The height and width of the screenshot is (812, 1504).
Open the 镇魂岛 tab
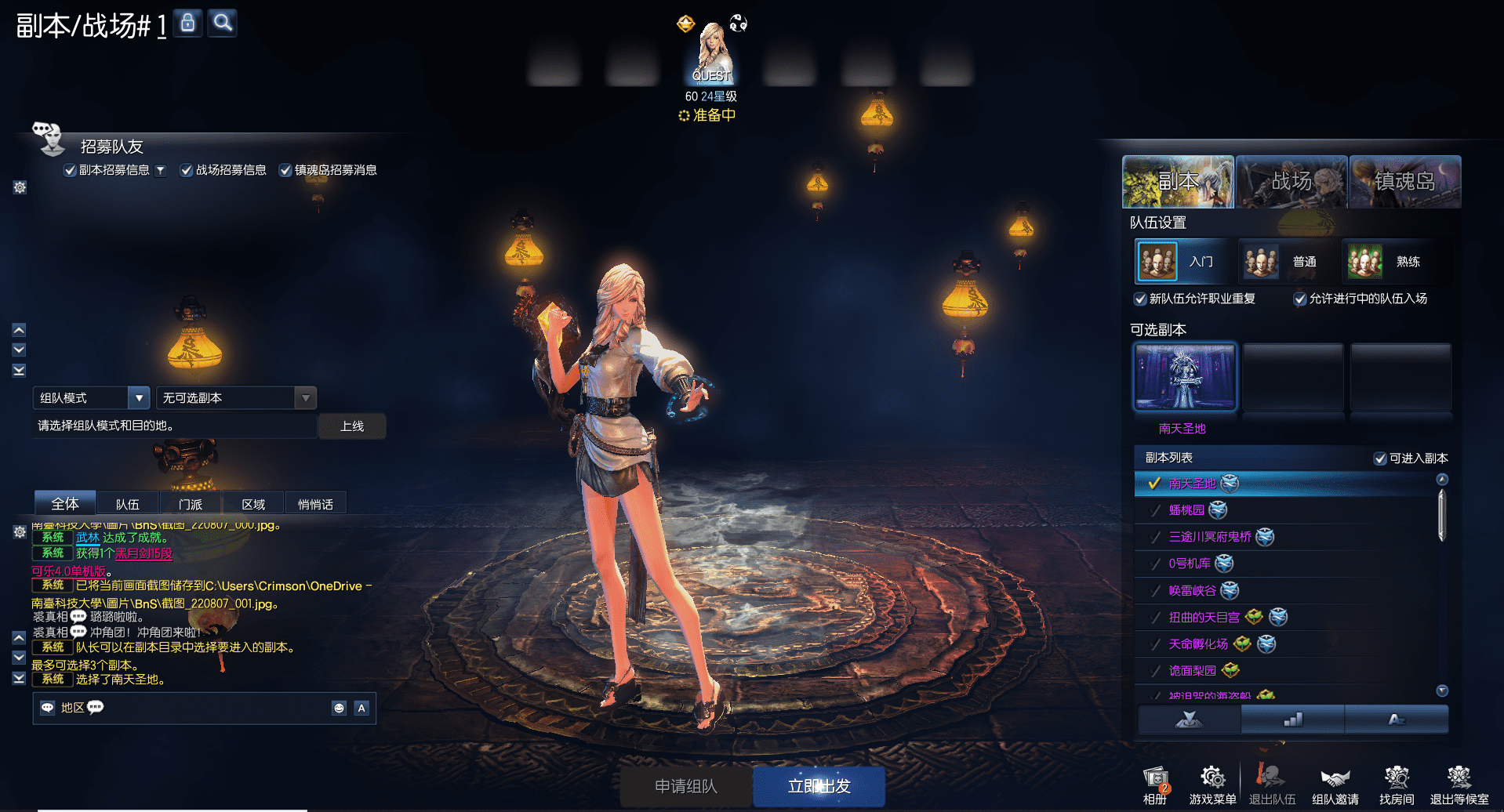point(1404,182)
